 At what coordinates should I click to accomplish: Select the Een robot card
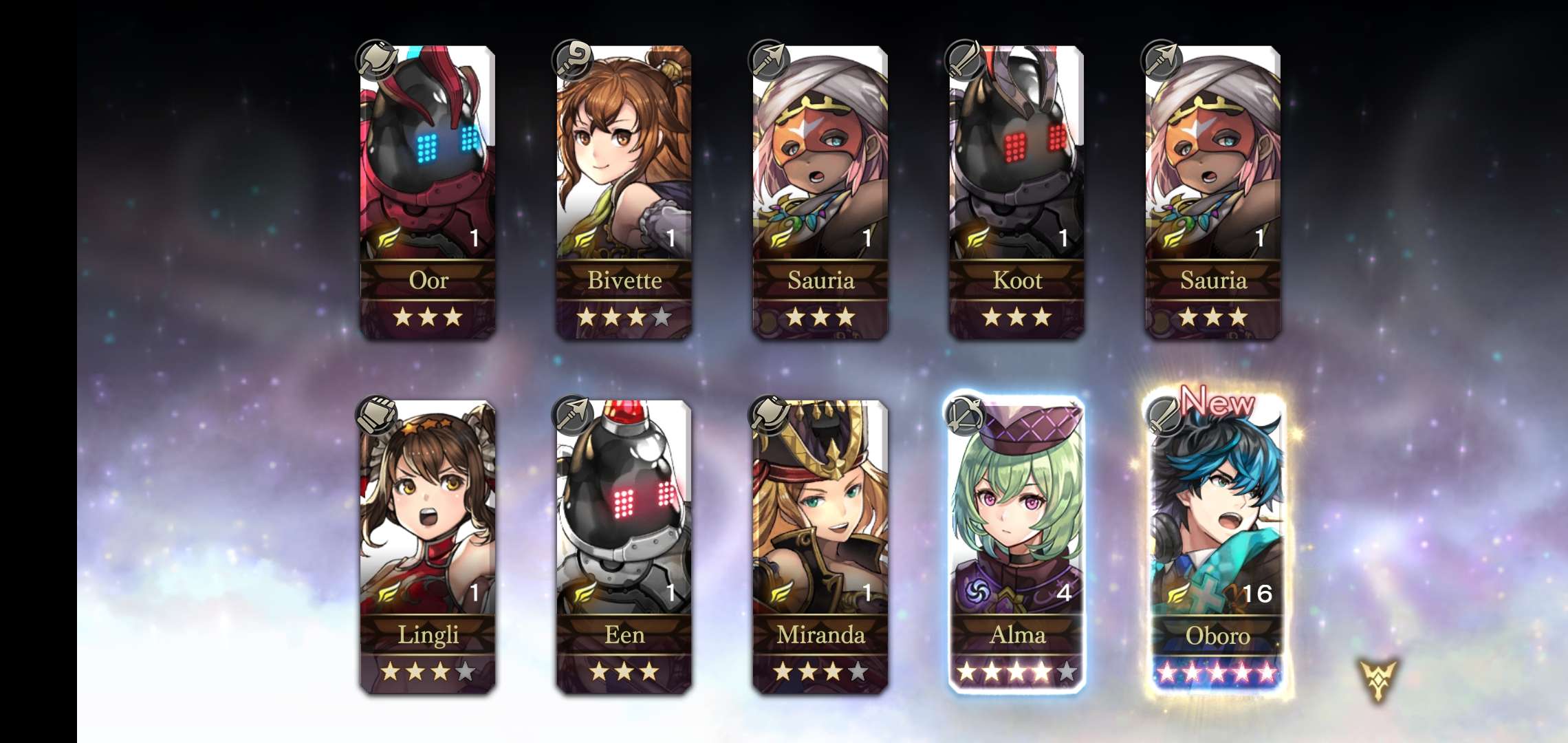point(624,546)
